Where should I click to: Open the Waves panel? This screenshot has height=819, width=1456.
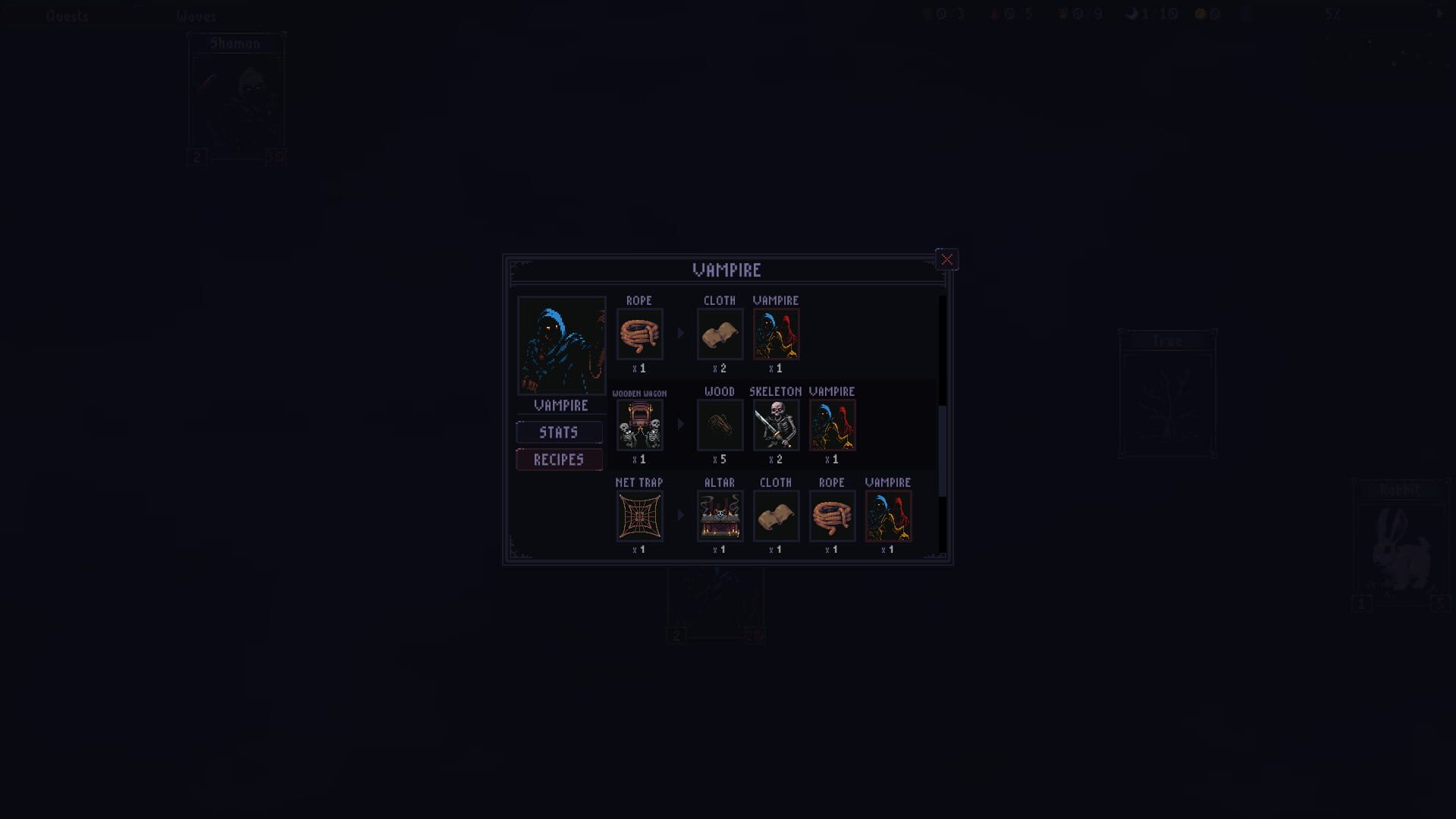196,15
